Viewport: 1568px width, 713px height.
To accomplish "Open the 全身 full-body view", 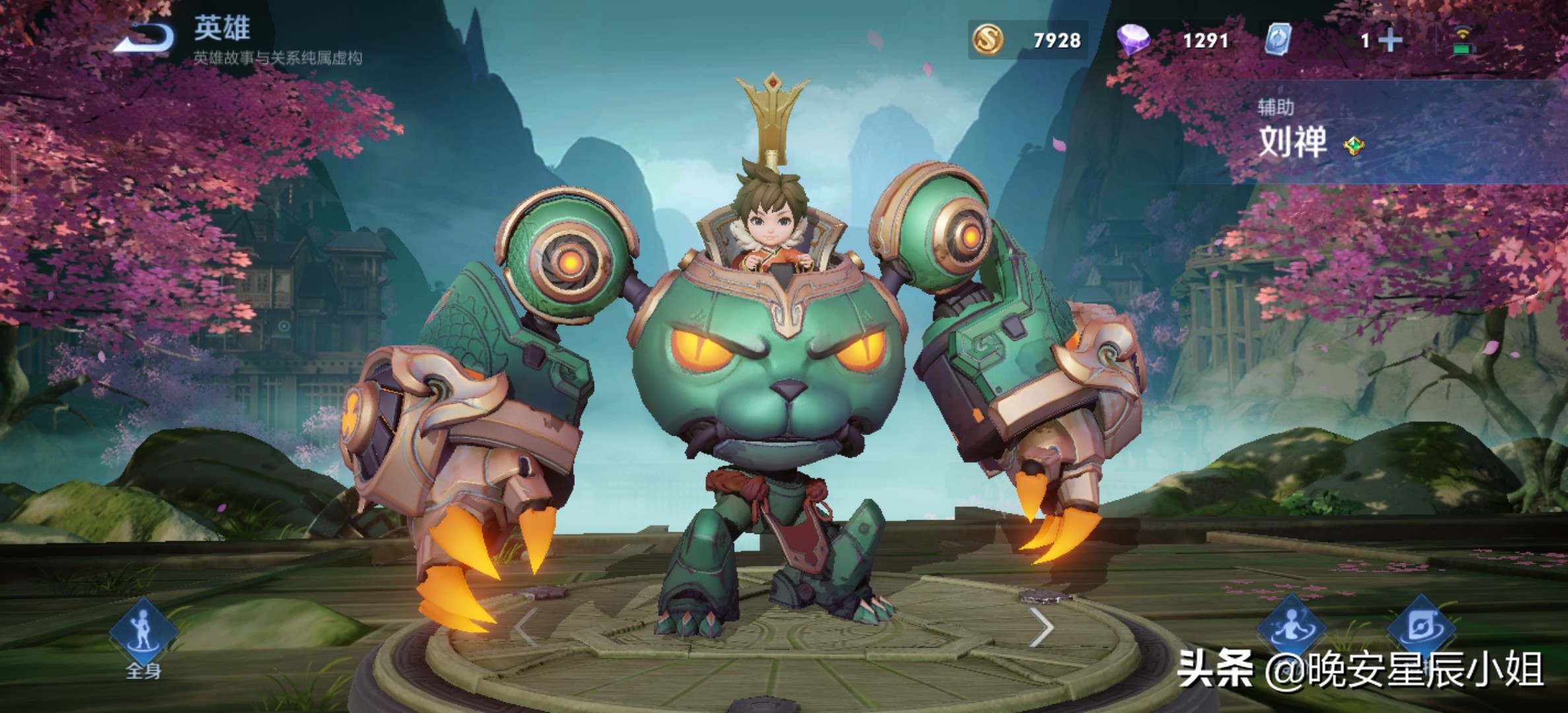I will coord(143,634).
